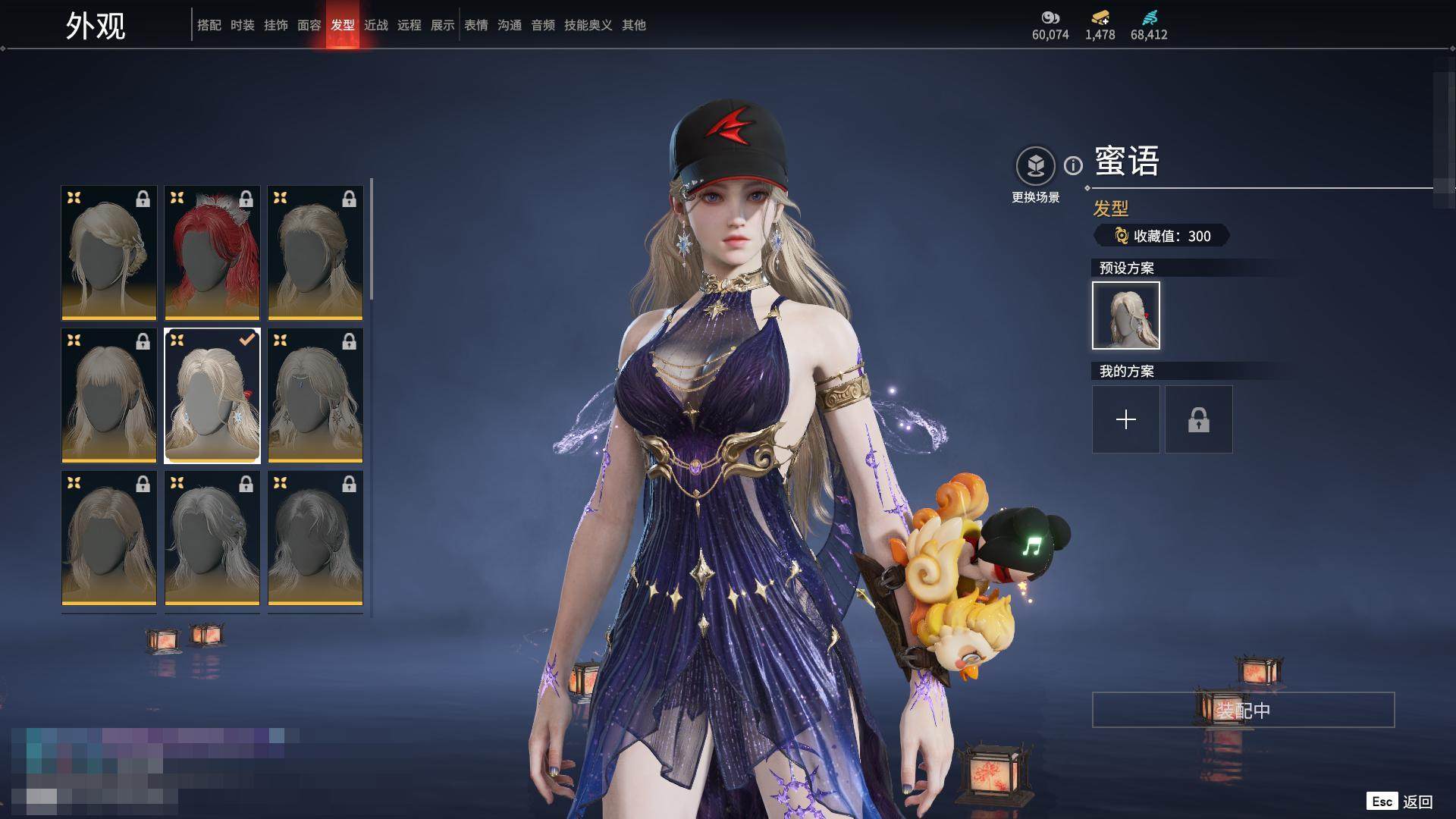Open the 近战 melee tab
Viewport: 1456px width, 819px height.
point(375,25)
